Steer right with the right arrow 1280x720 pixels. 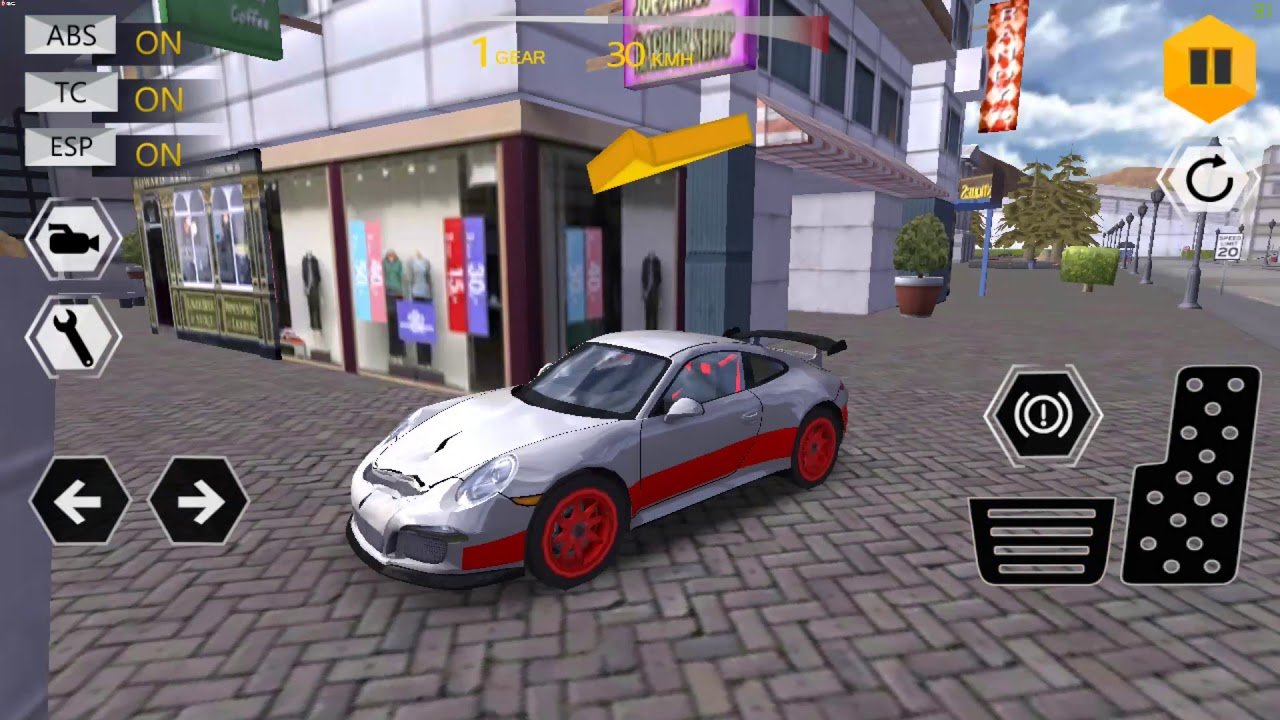(198, 500)
